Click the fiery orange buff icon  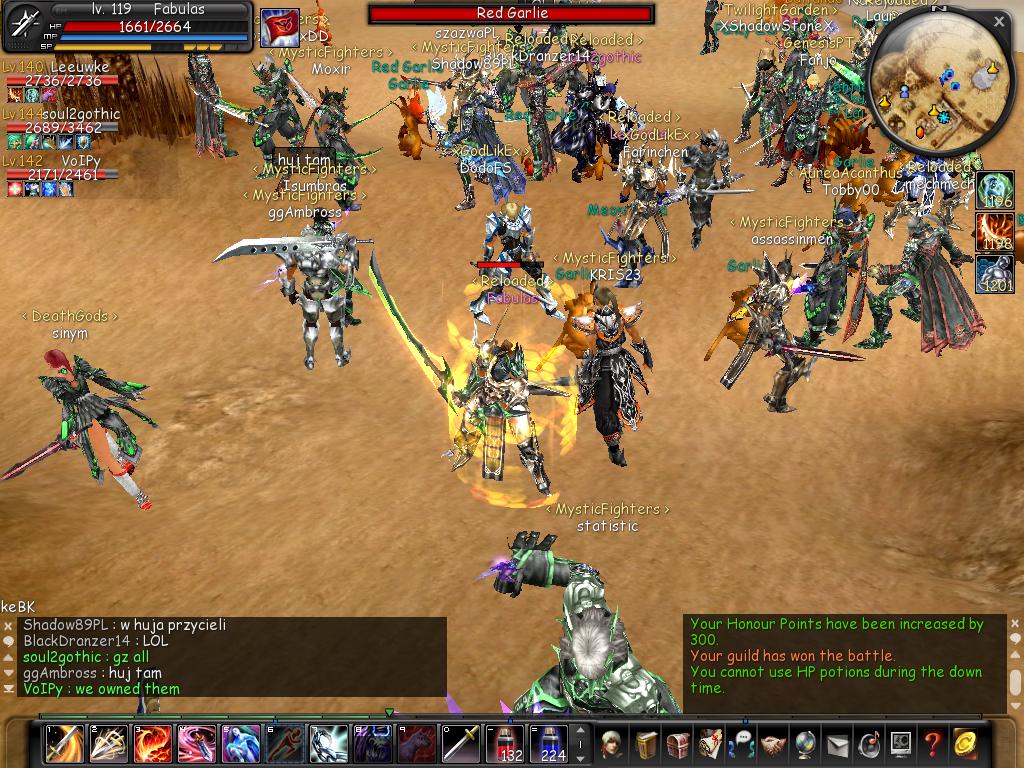(x=995, y=232)
